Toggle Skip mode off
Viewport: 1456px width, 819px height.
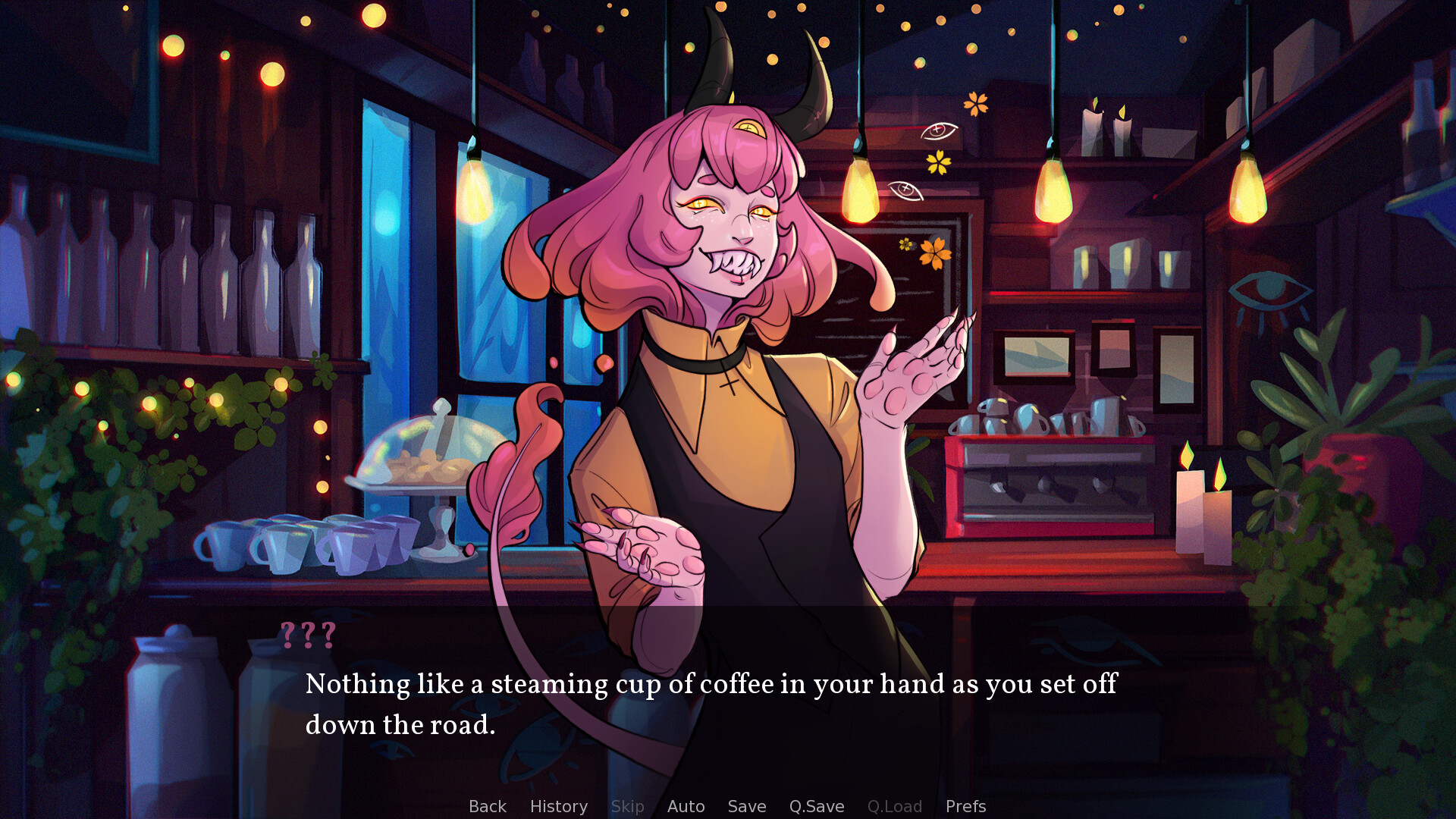pyautogui.click(x=628, y=806)
